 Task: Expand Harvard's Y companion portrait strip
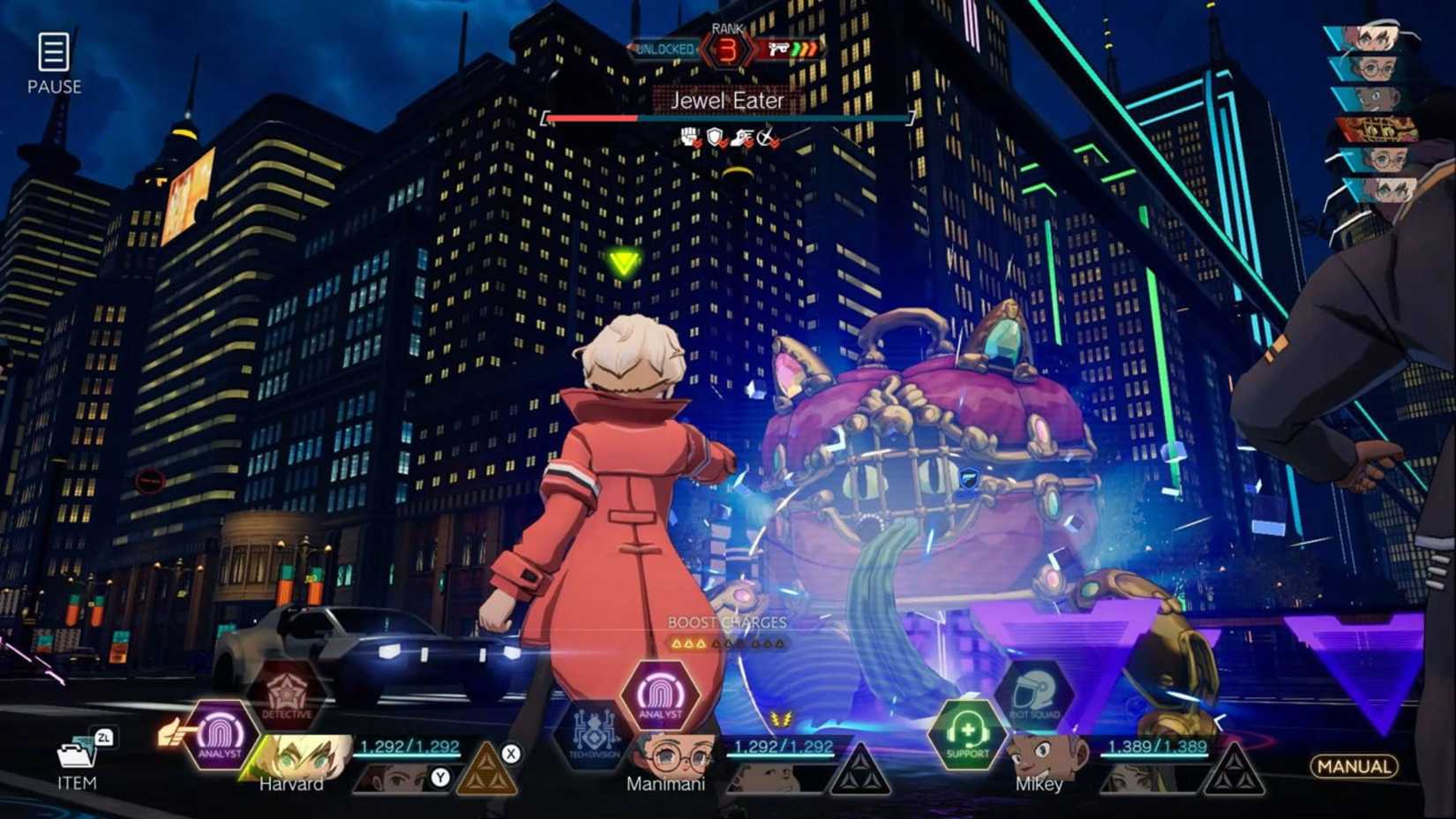pos(402,778)
